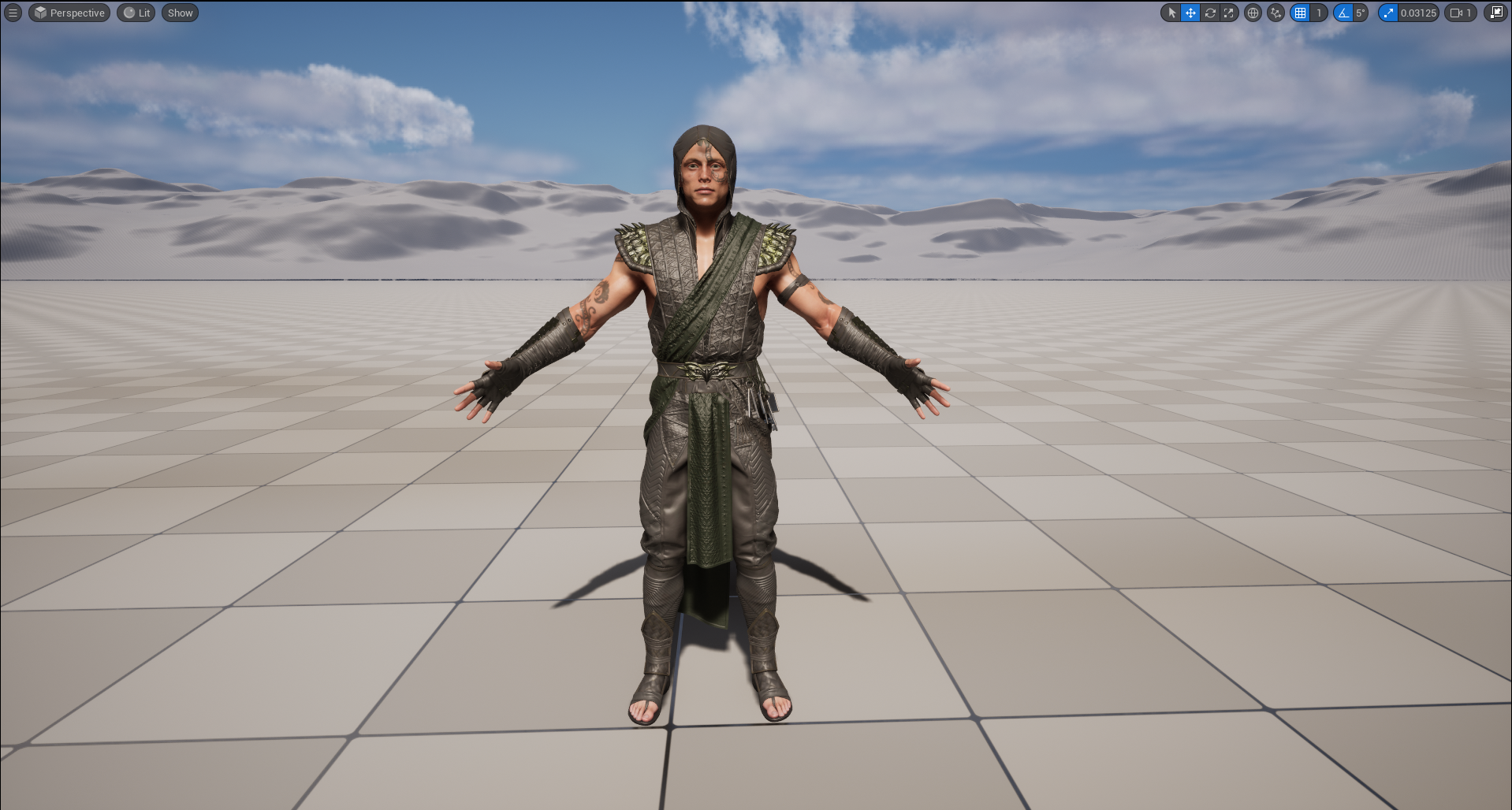Activate the Move transform tool
Image resolution: width=1512 pixels, height=810 pixels.
(1190, 13)
